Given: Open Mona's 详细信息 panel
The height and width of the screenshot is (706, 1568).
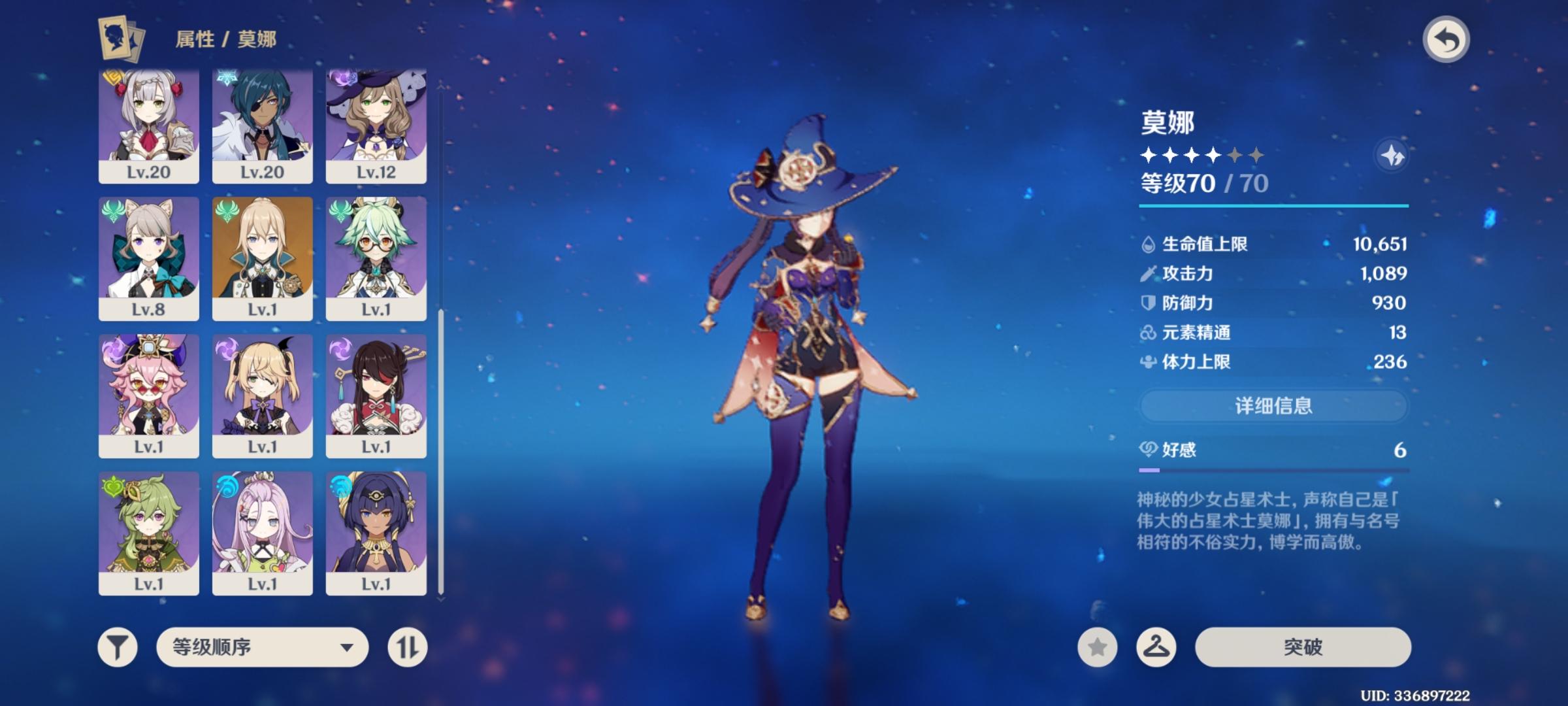Looking at the screenshot, I should pyautogui.click(x=1272, y=405).
